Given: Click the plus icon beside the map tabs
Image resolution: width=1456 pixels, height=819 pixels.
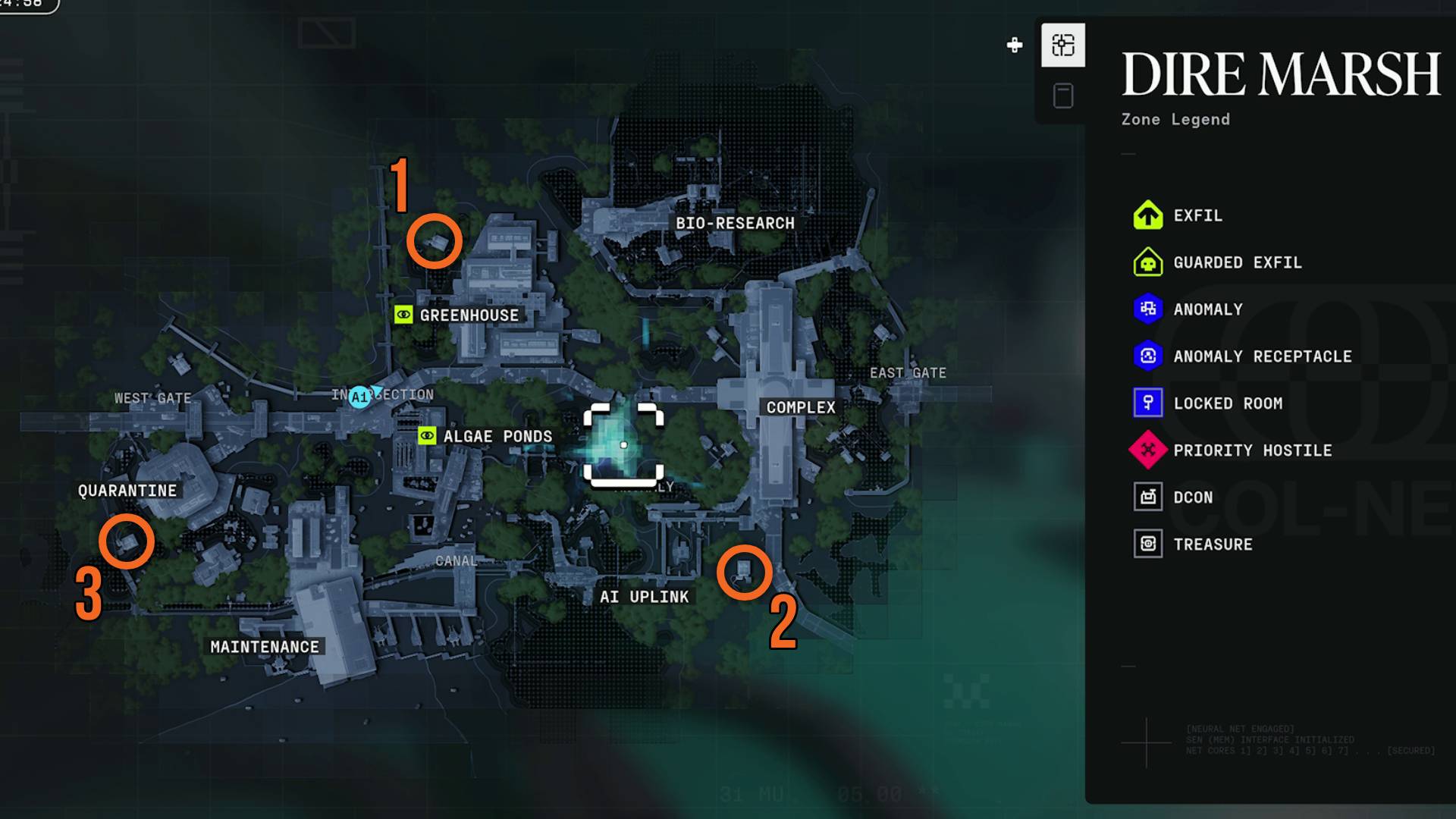Looking at the screenshot, I should point(1014,43).
